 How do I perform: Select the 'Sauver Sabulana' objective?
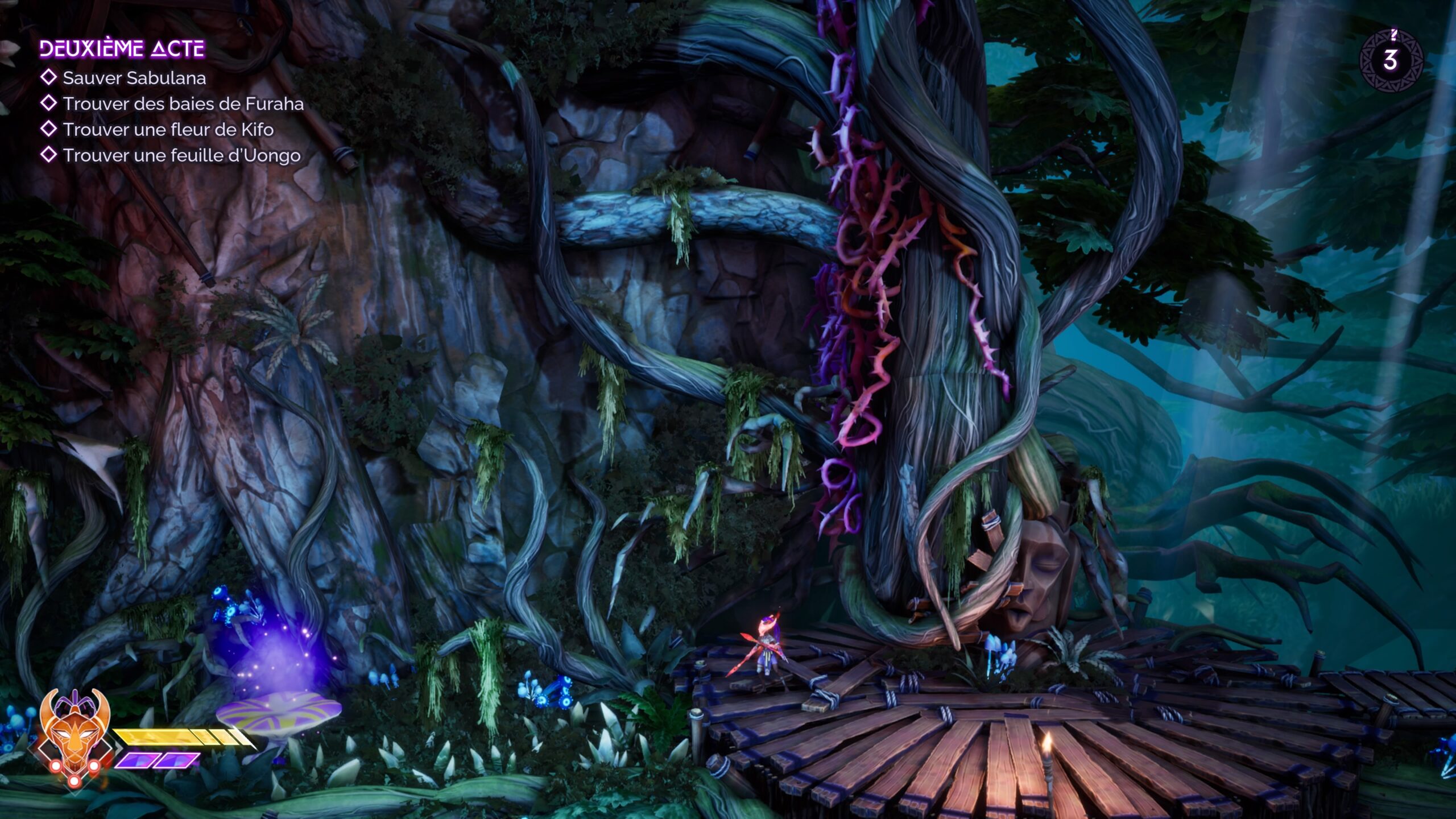(x=134, y=78)
